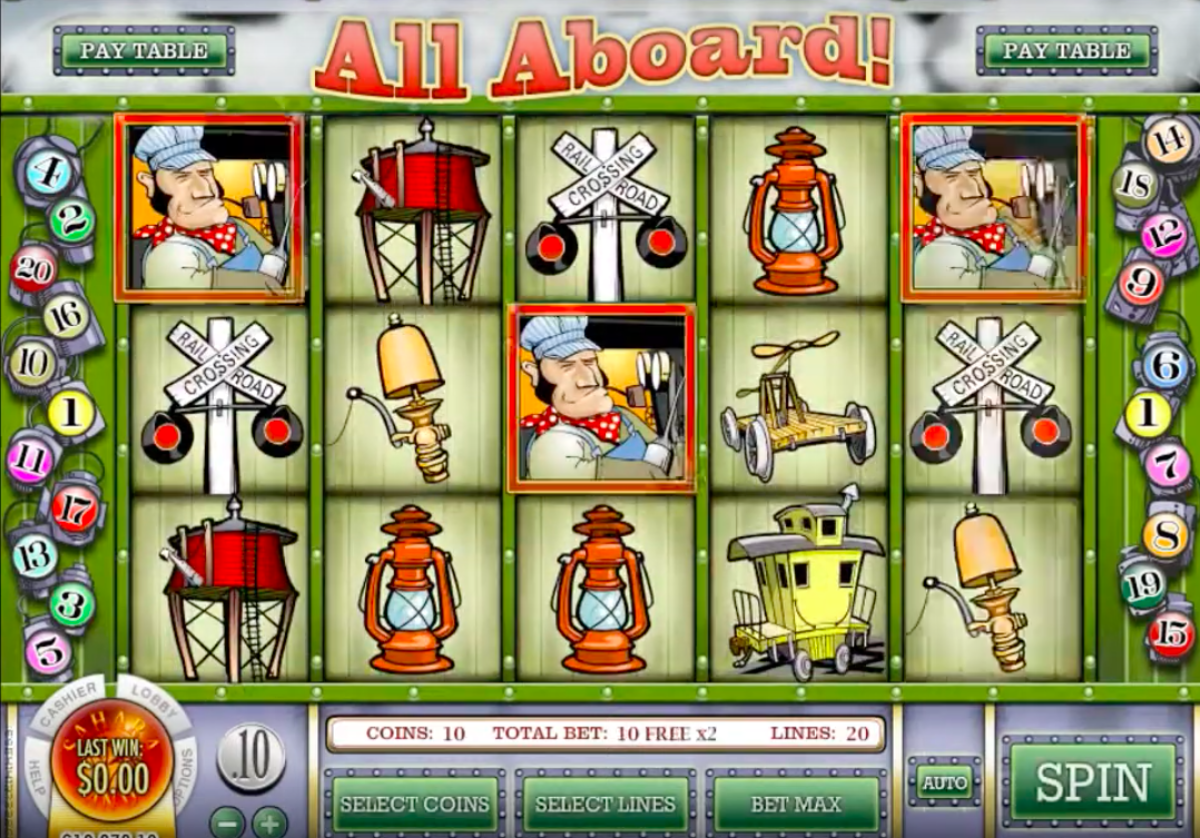Image resolution: width=1200 pixels, height=838 pixels.
Task: Toggle the AUTO spin button
Action: [943, 783]
